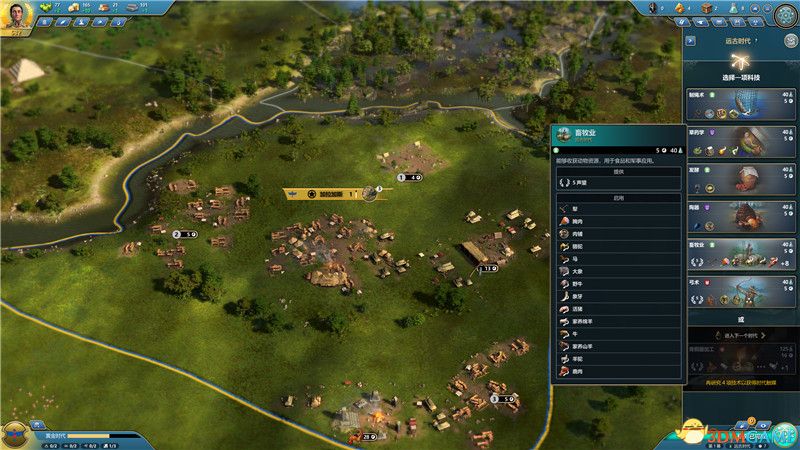Image resolution: width=800 pixels, height=450 pixels.
Task: Open the round gear wheel menu
Action: 784,14
